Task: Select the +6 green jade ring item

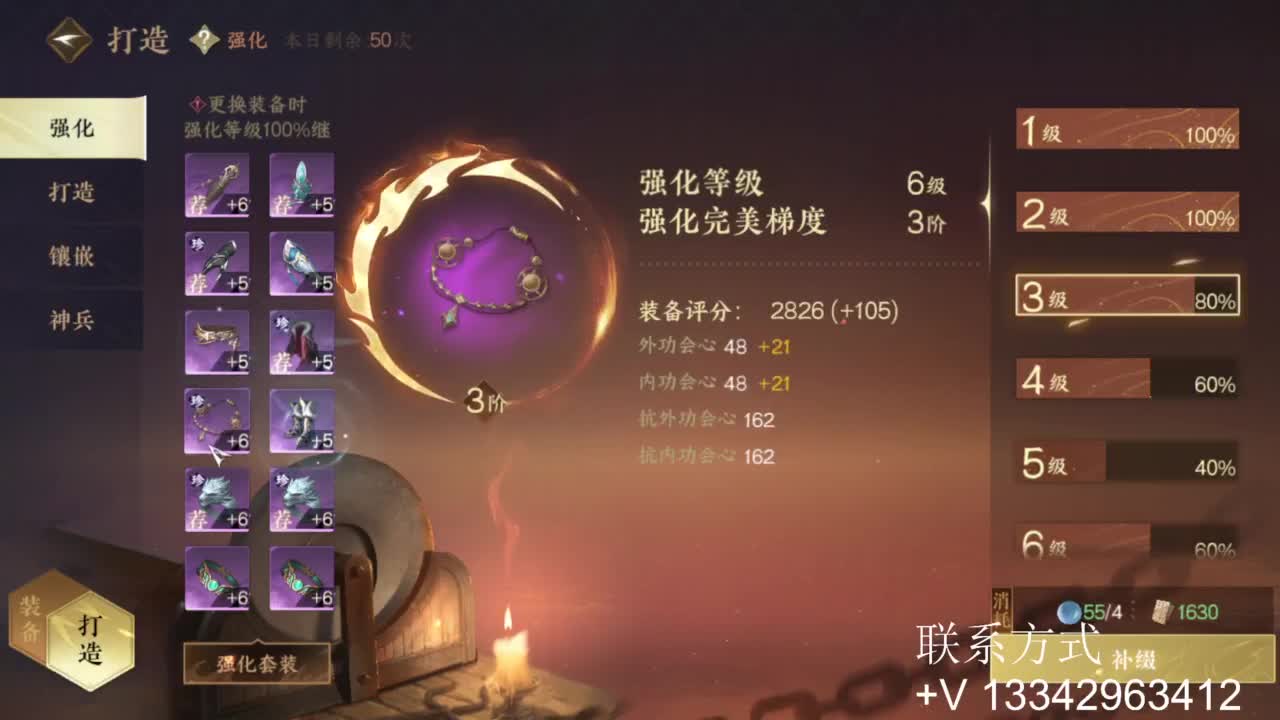Action: click(x=215, y=580)
